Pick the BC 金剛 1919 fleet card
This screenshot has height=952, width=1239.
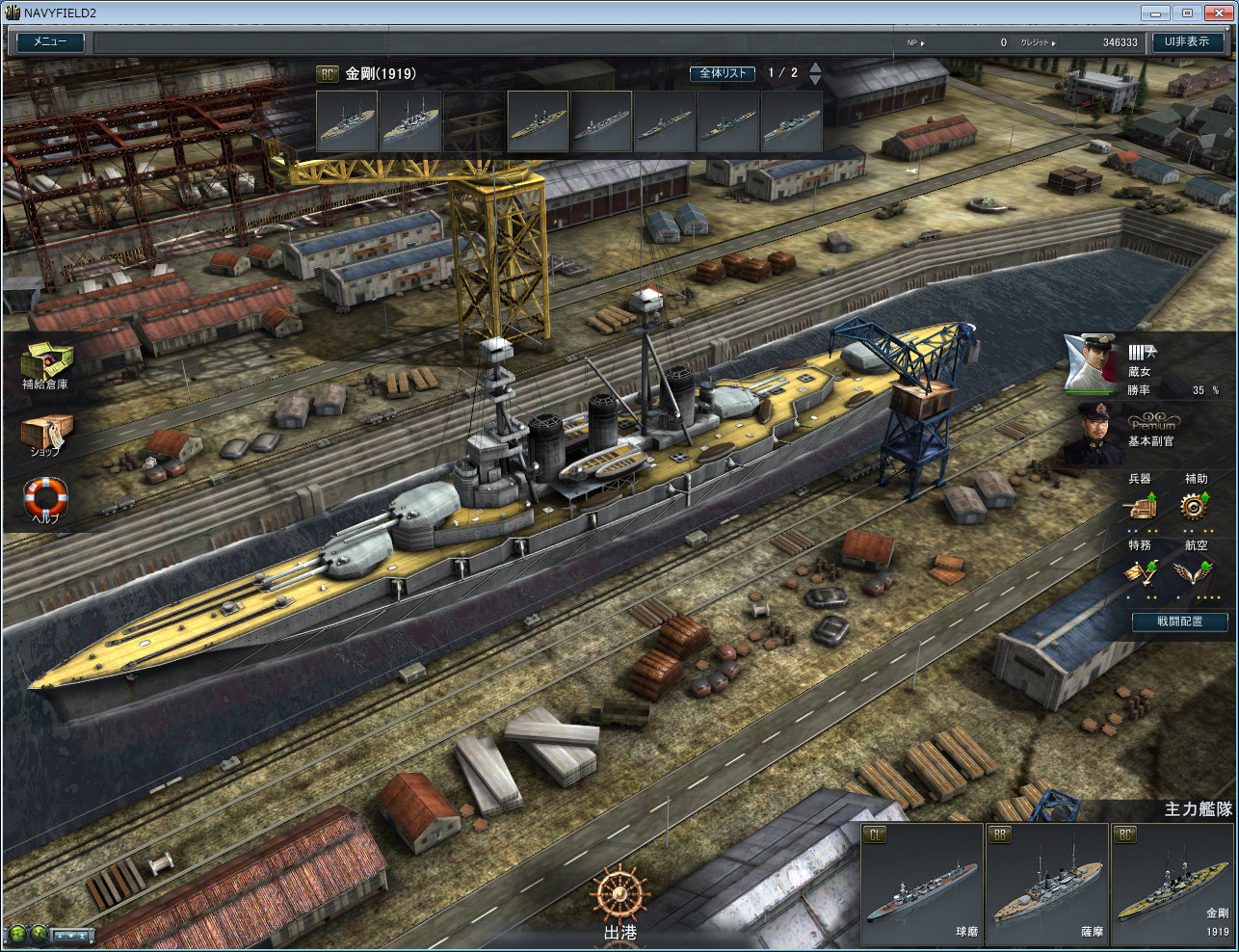1172,884
